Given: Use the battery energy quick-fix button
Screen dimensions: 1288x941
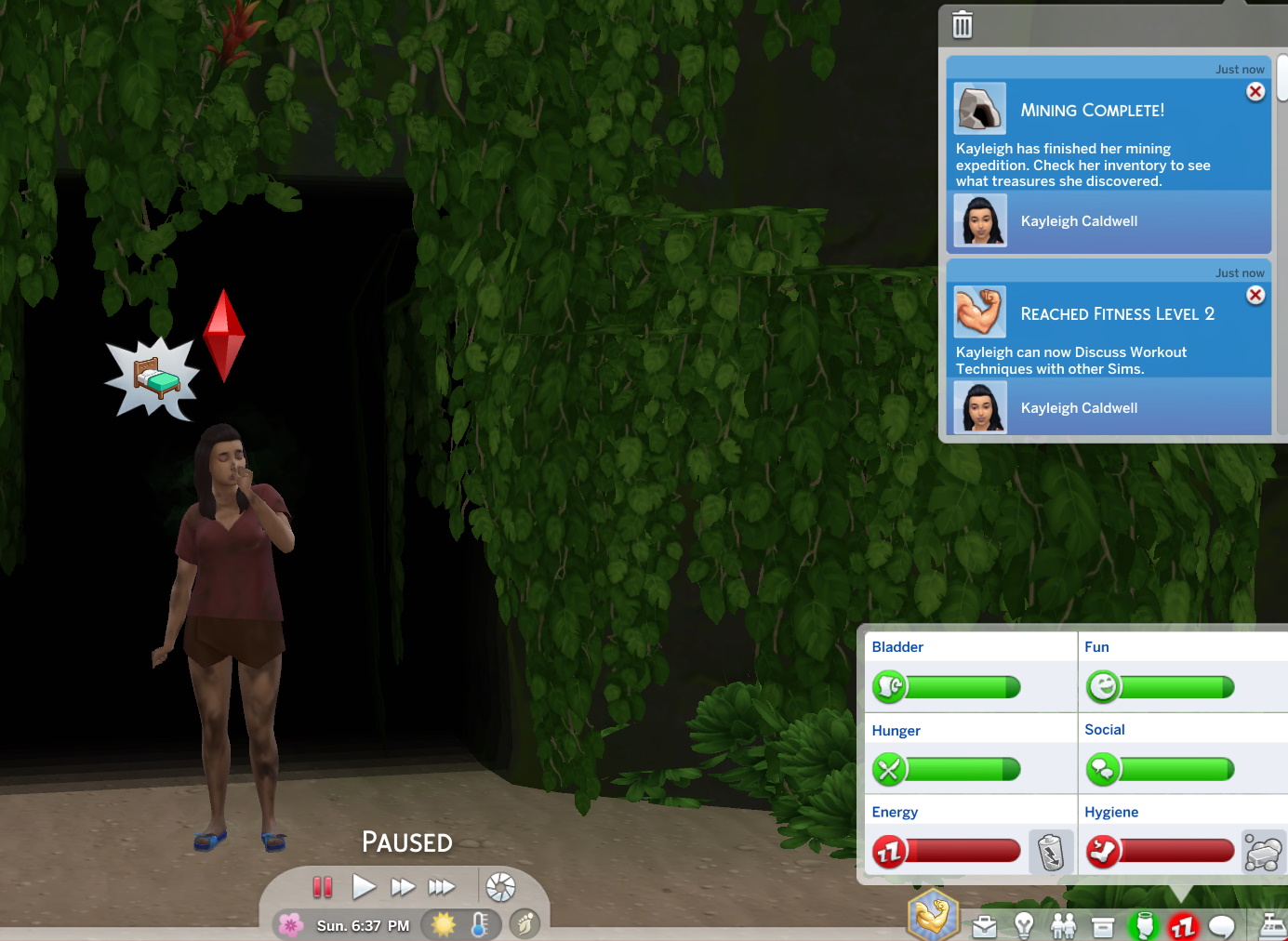Looking at the screenshot, I should coord(1051,852).
